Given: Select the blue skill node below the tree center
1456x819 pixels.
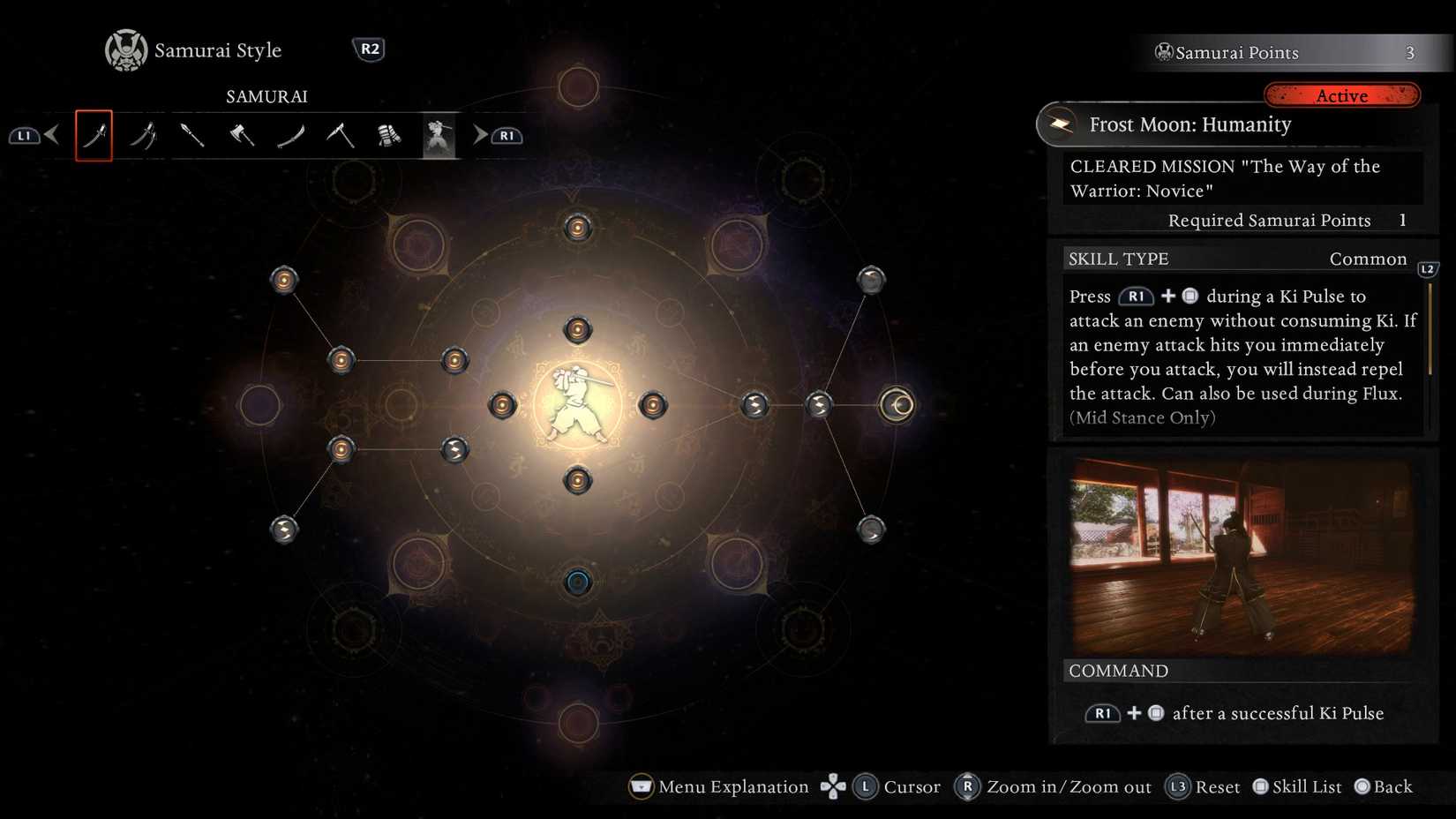Looking at the screenshot, I should point(578,581).
